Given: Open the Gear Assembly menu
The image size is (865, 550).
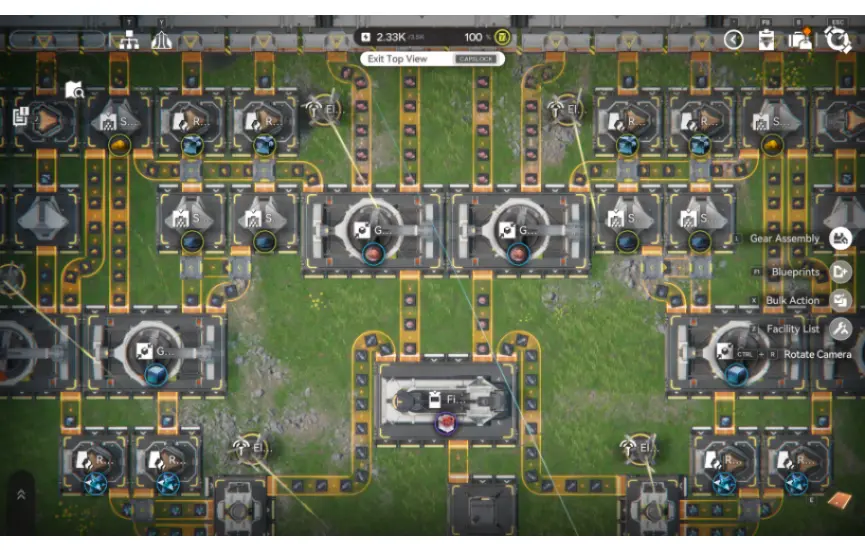Looking at the screenshot, I should [841, 238].
